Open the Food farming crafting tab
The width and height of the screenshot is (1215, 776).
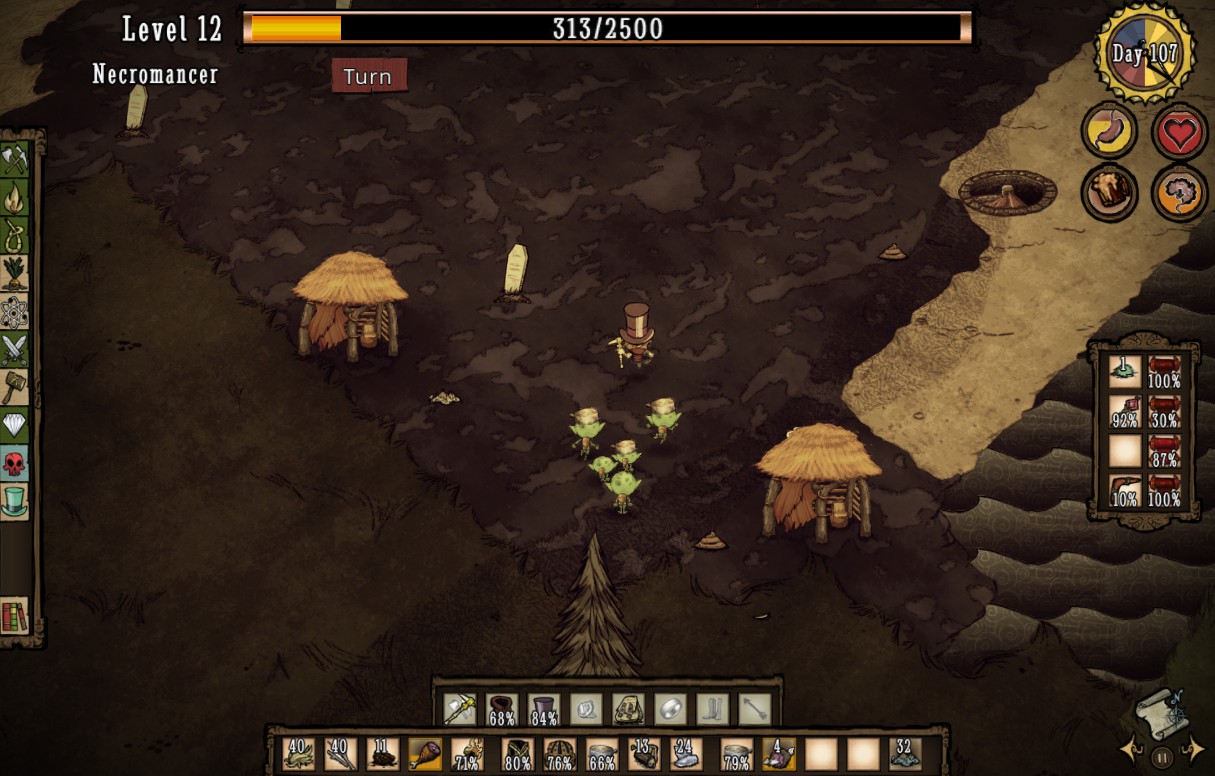point(15,274)
